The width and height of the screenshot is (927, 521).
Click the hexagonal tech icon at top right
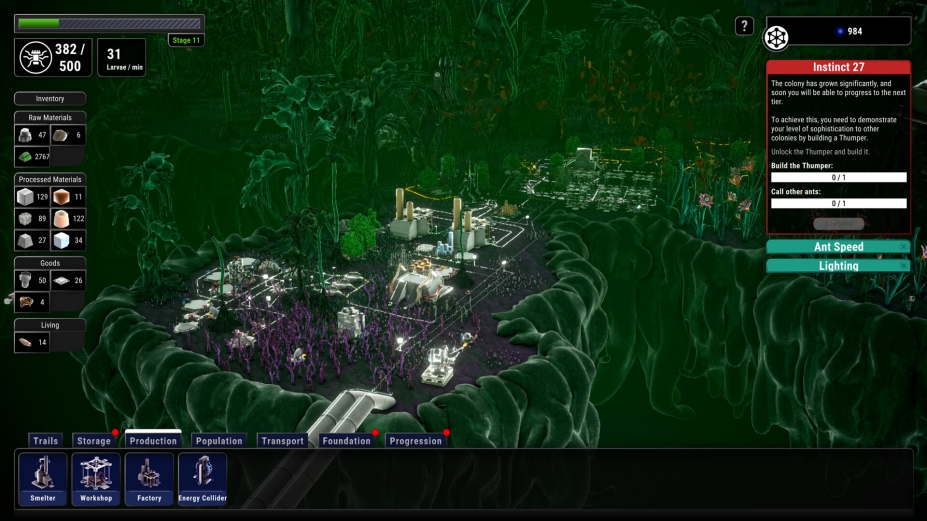pos(777,38)
